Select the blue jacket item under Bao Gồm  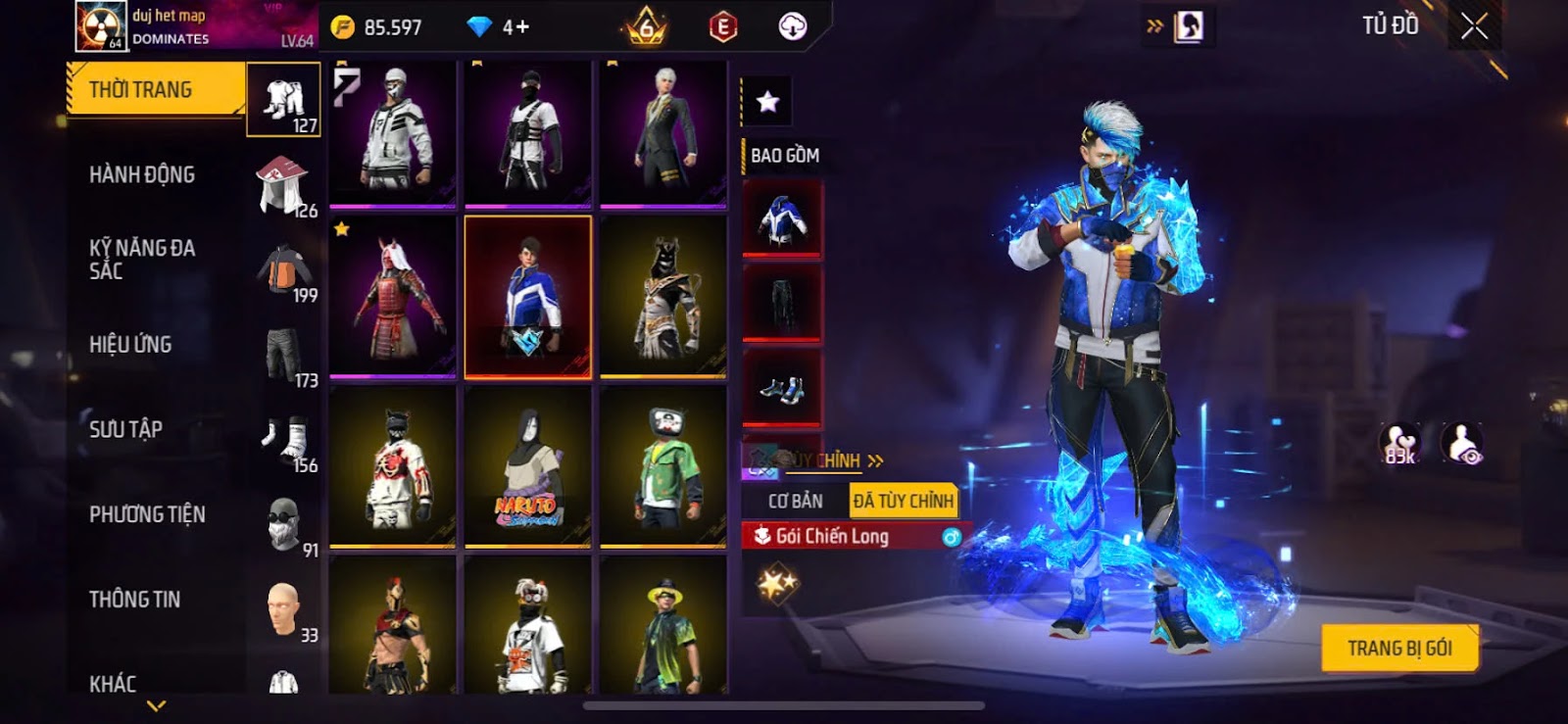[782, 219]
